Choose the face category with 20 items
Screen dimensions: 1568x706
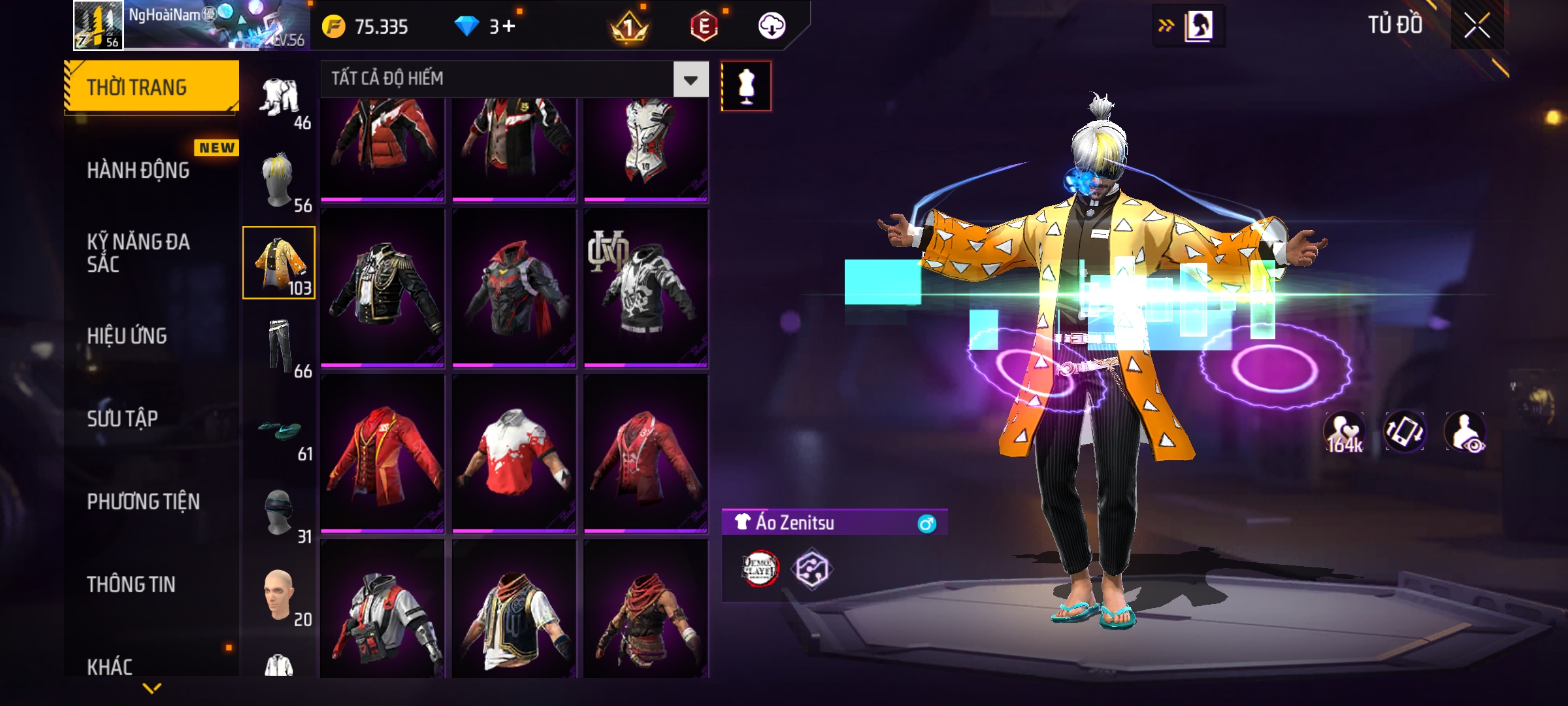pyautogui.click(x=280, y=596)
